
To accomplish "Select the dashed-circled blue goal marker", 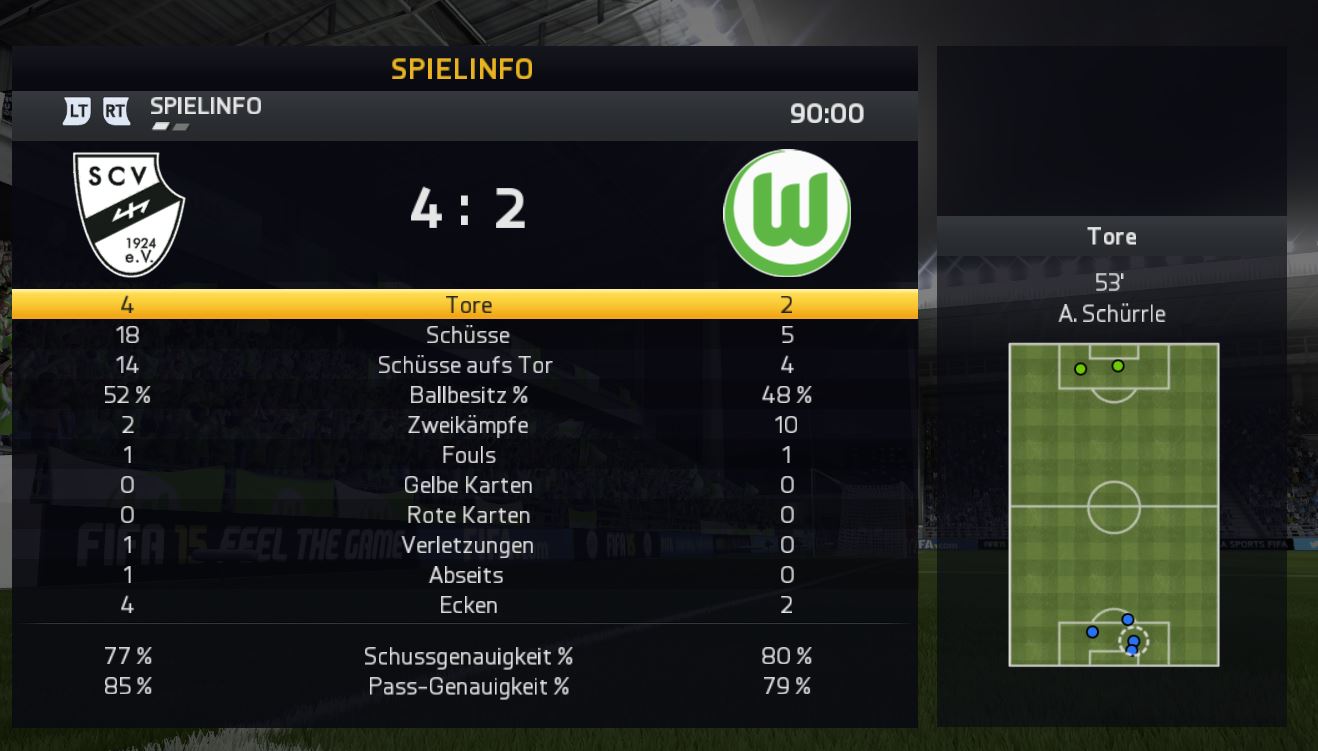I will point(1134,641).
